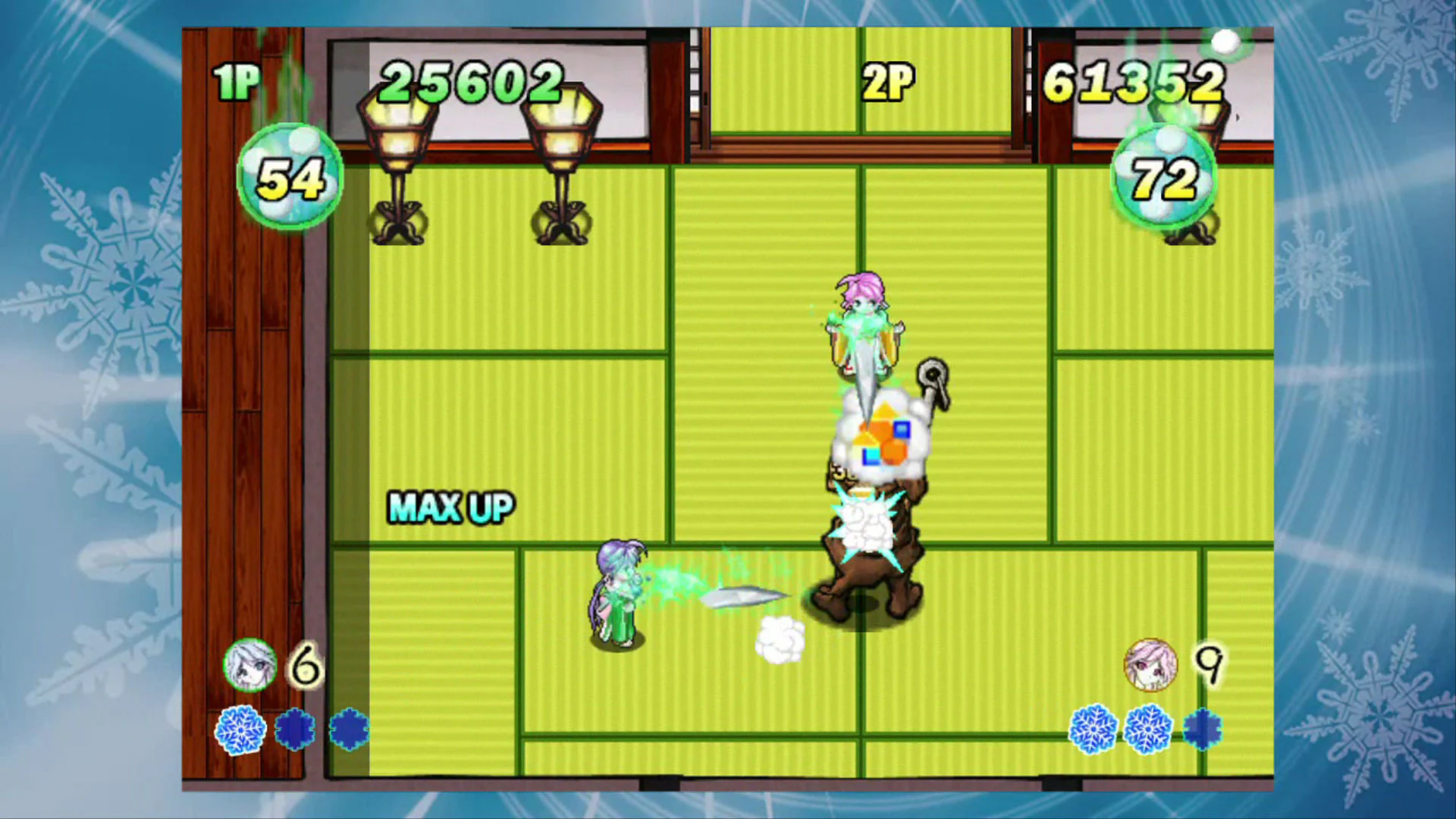Toggle the darkened 1P snowflake indicator
This screenshot has width=1456, height=819.
(347, 730)
